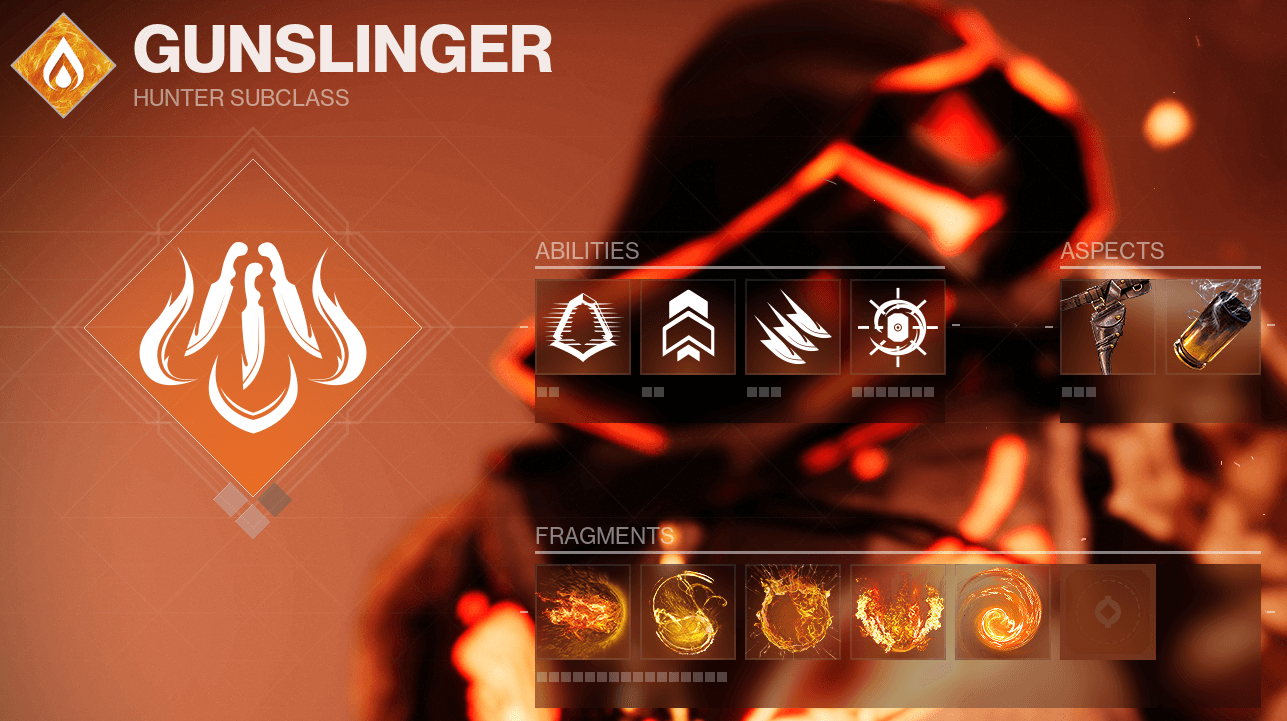This screenshot has height=721, width=1287.
Task: Choose the throwing knife melee ability icon
Action: click(792, 327)
